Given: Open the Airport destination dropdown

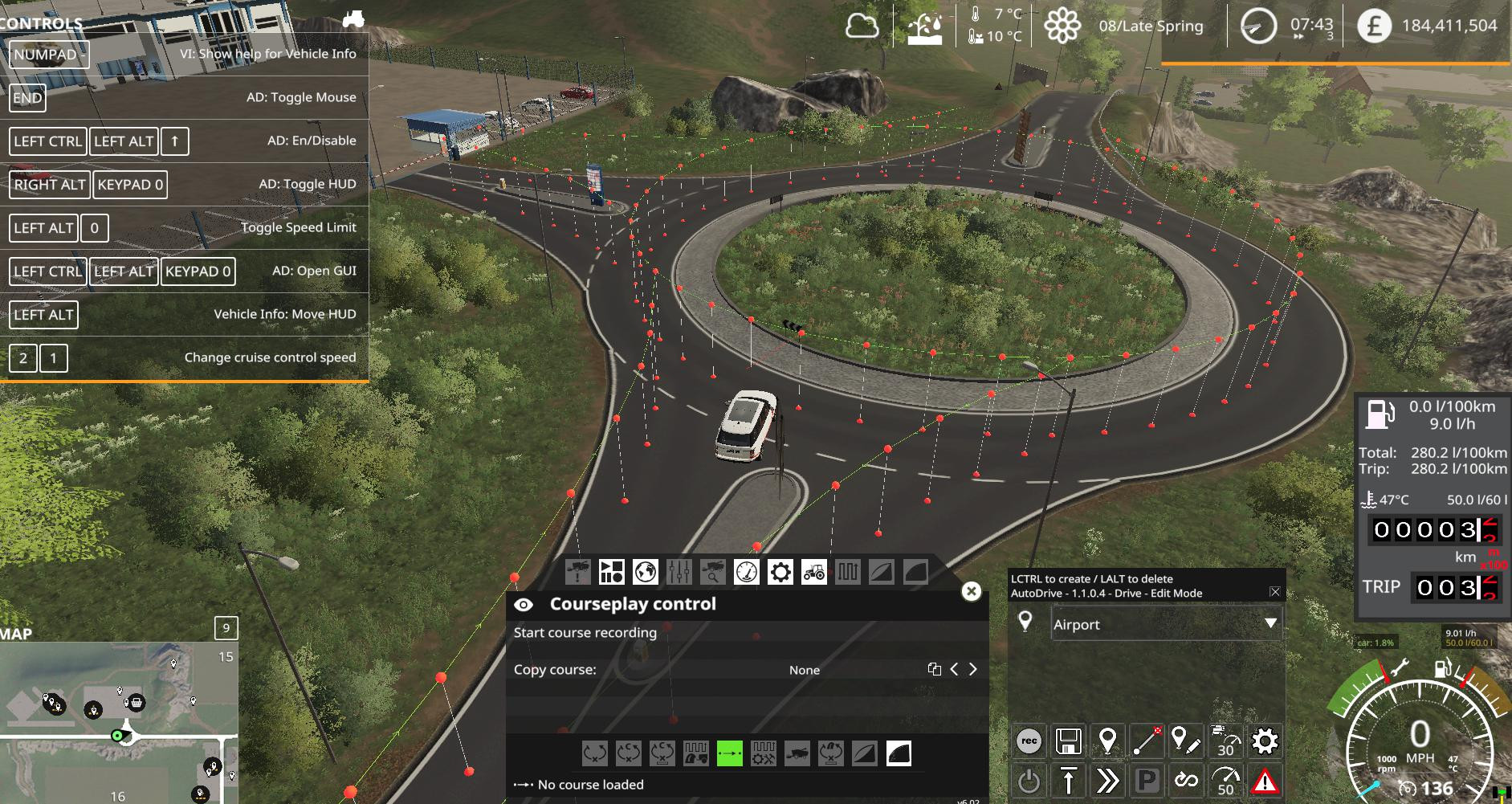Looking at the screenshot, I should 1168,623.
